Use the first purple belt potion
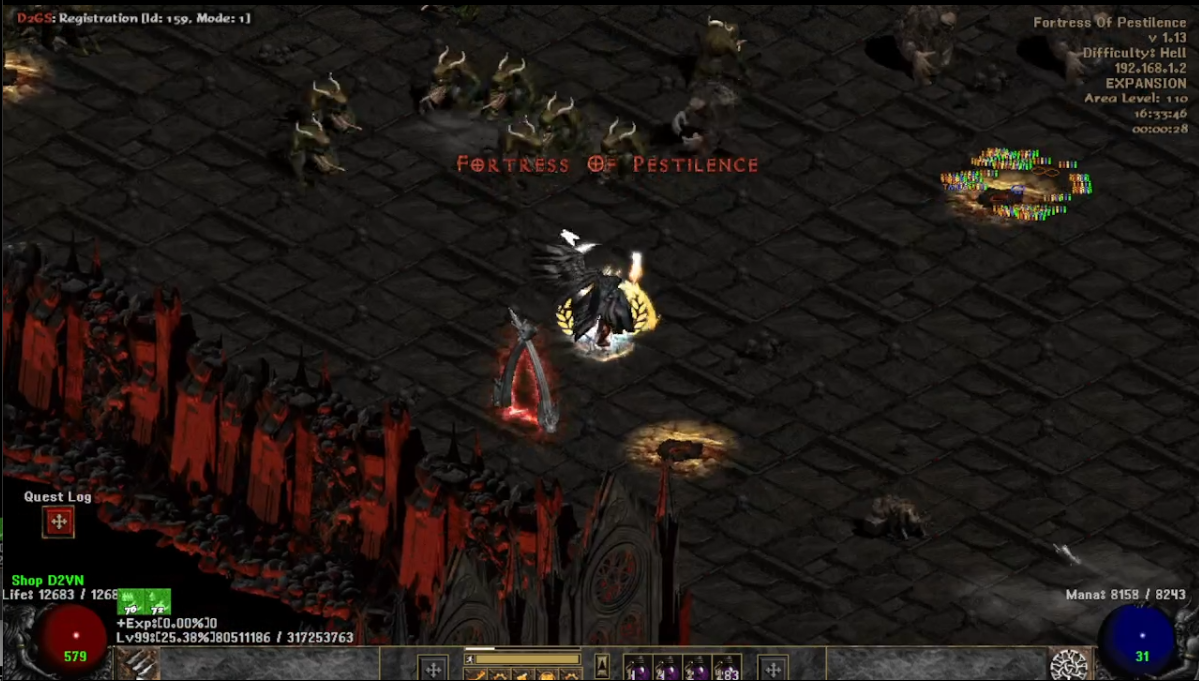This screenshot has height=681, width=1199. point(637,667)
